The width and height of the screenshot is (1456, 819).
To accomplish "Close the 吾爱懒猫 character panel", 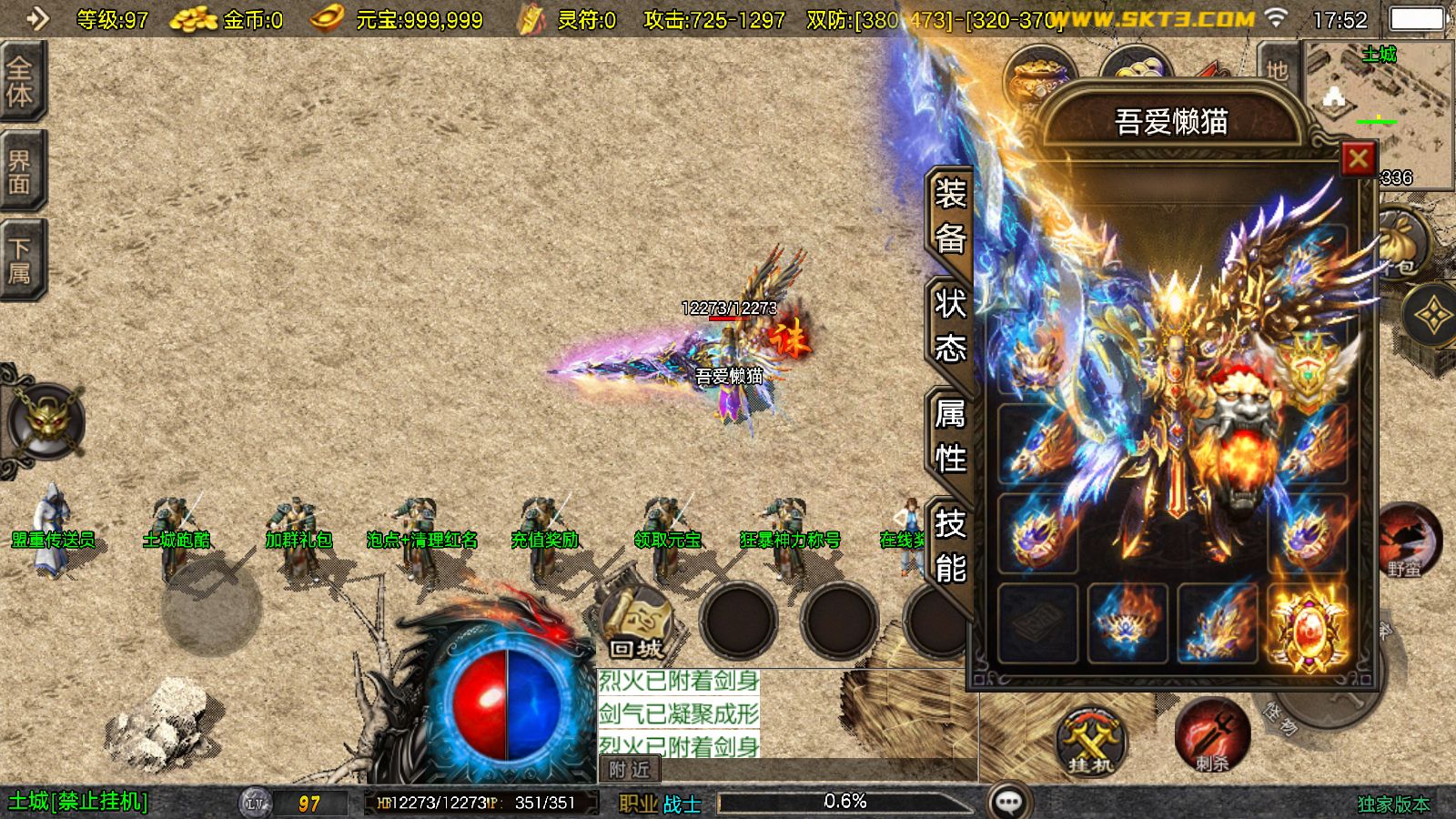I will click(x=1358, y=159).
